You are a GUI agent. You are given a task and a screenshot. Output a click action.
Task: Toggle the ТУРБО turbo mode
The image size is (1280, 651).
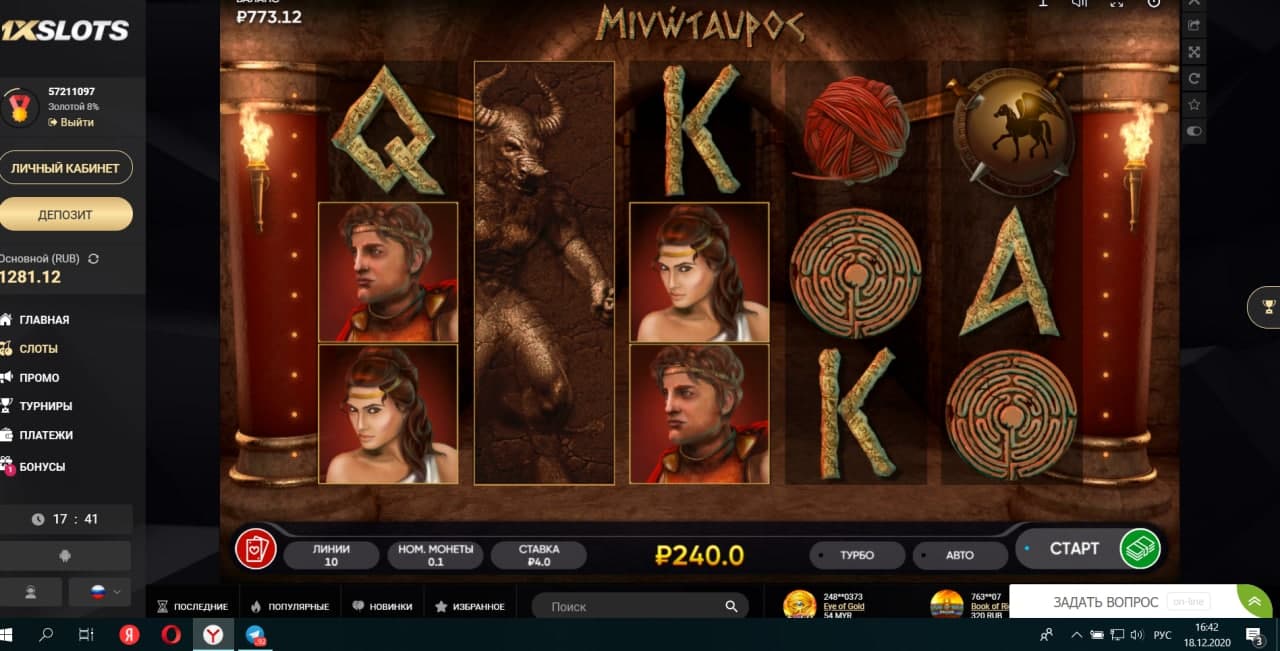point(856,555)
